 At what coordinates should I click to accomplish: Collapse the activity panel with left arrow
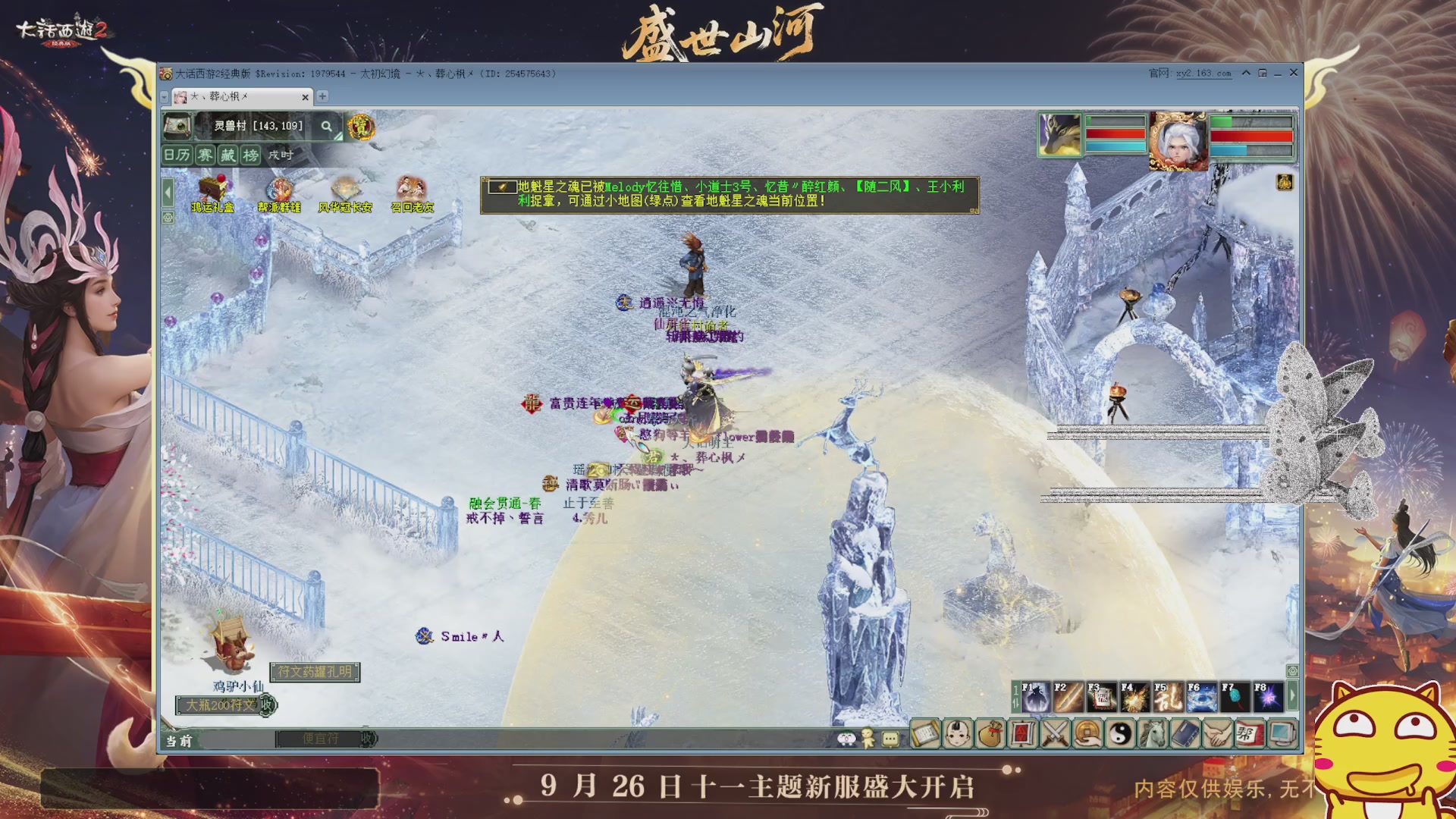(168, 193)
